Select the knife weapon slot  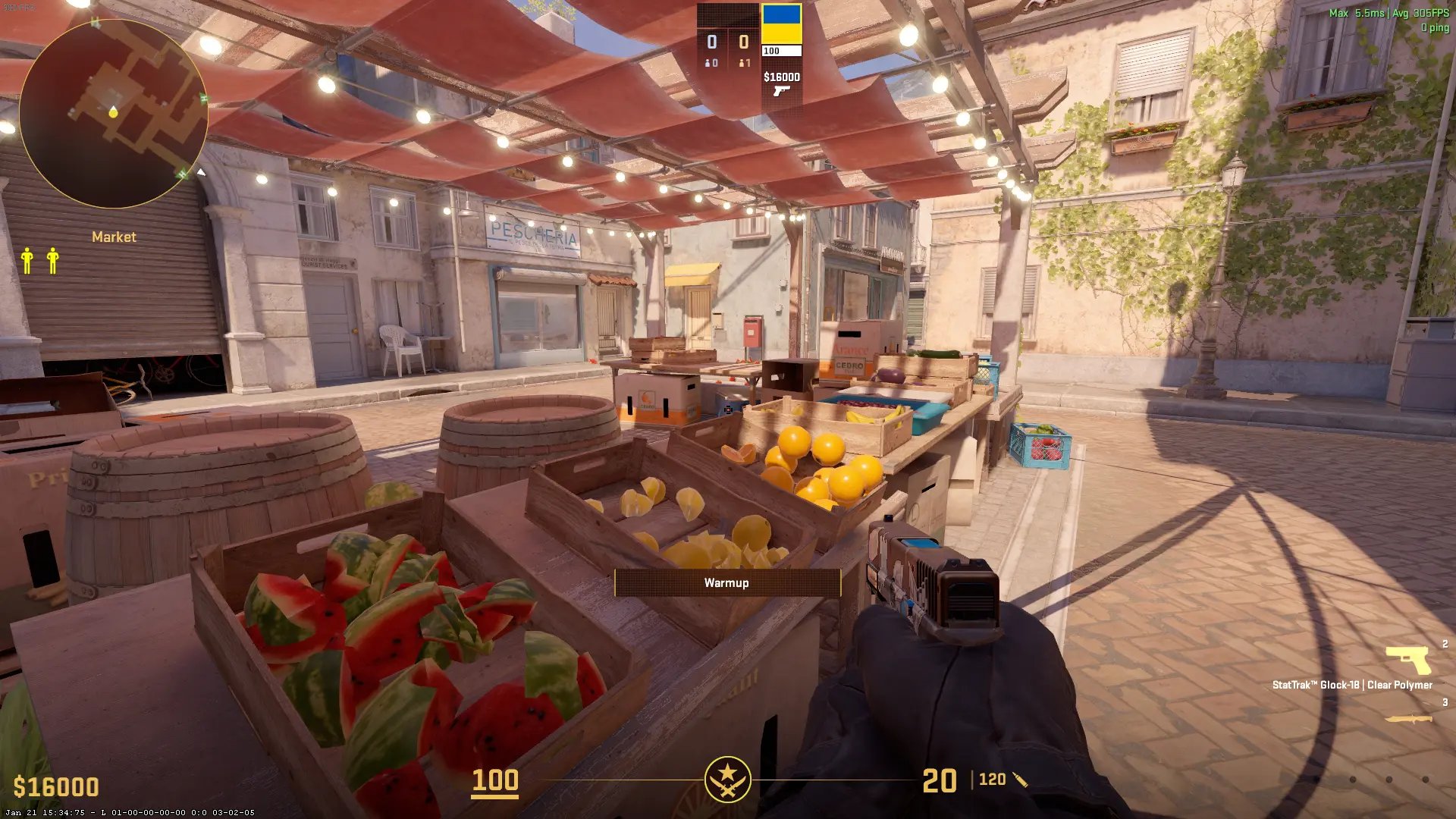pyautogui.click(x=1408, y=718)
